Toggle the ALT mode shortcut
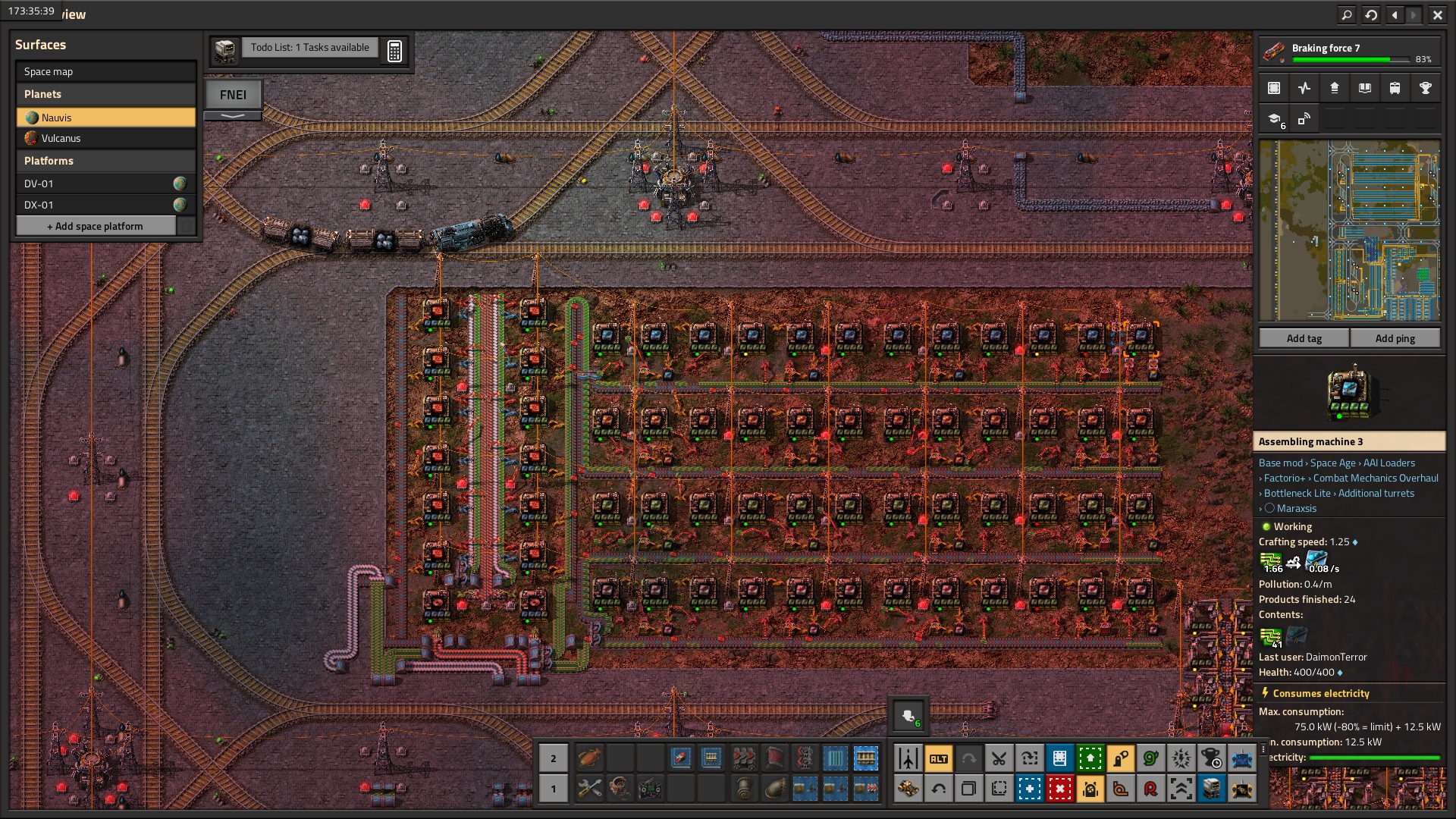 [x=938, y=758]
